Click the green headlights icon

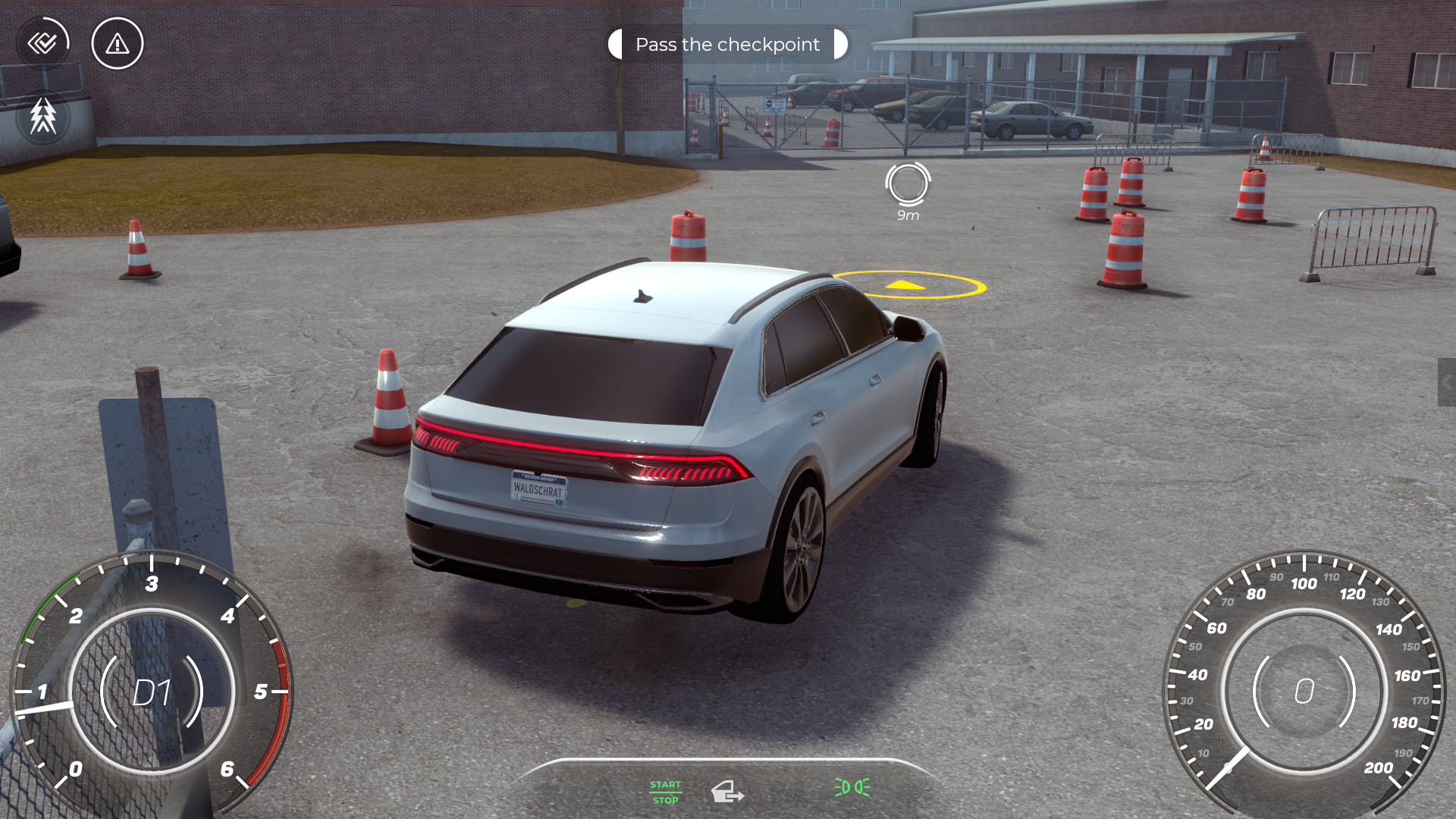(x=850, y=786)
